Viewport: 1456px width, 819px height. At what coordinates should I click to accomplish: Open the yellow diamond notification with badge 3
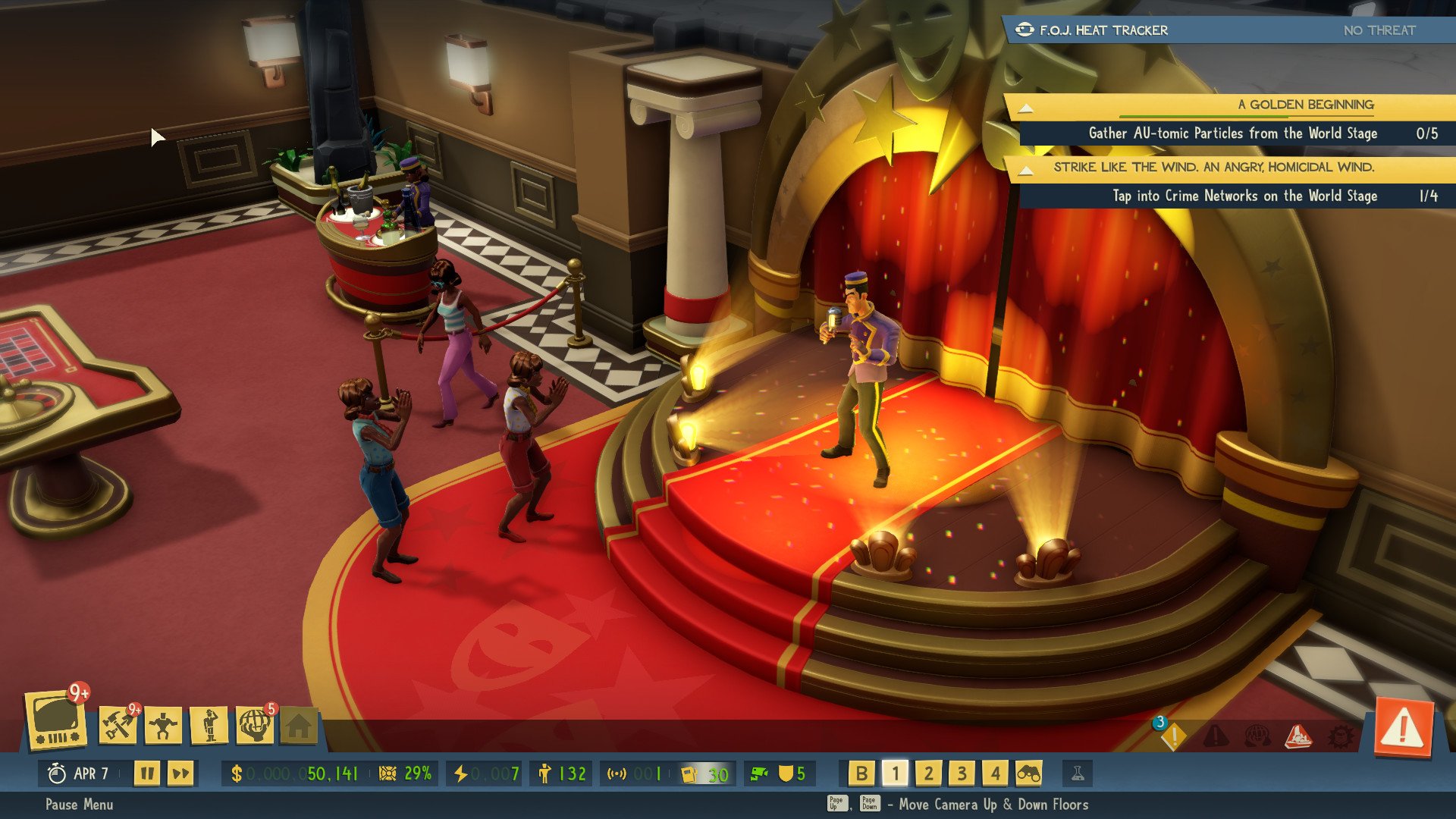pyautogui.click(x=1172, y=736)
